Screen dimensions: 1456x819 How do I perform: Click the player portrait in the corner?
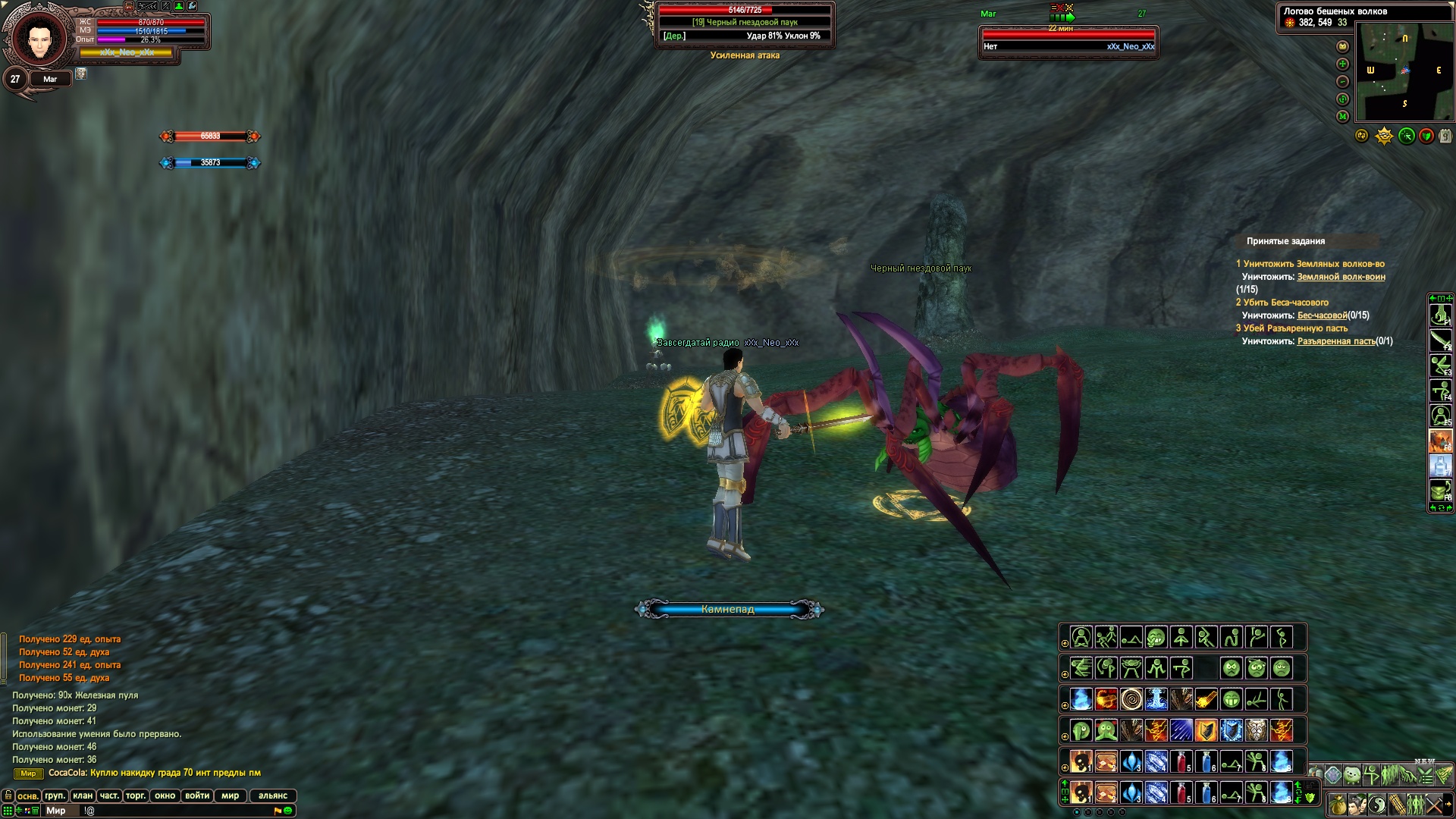point(36,38)
